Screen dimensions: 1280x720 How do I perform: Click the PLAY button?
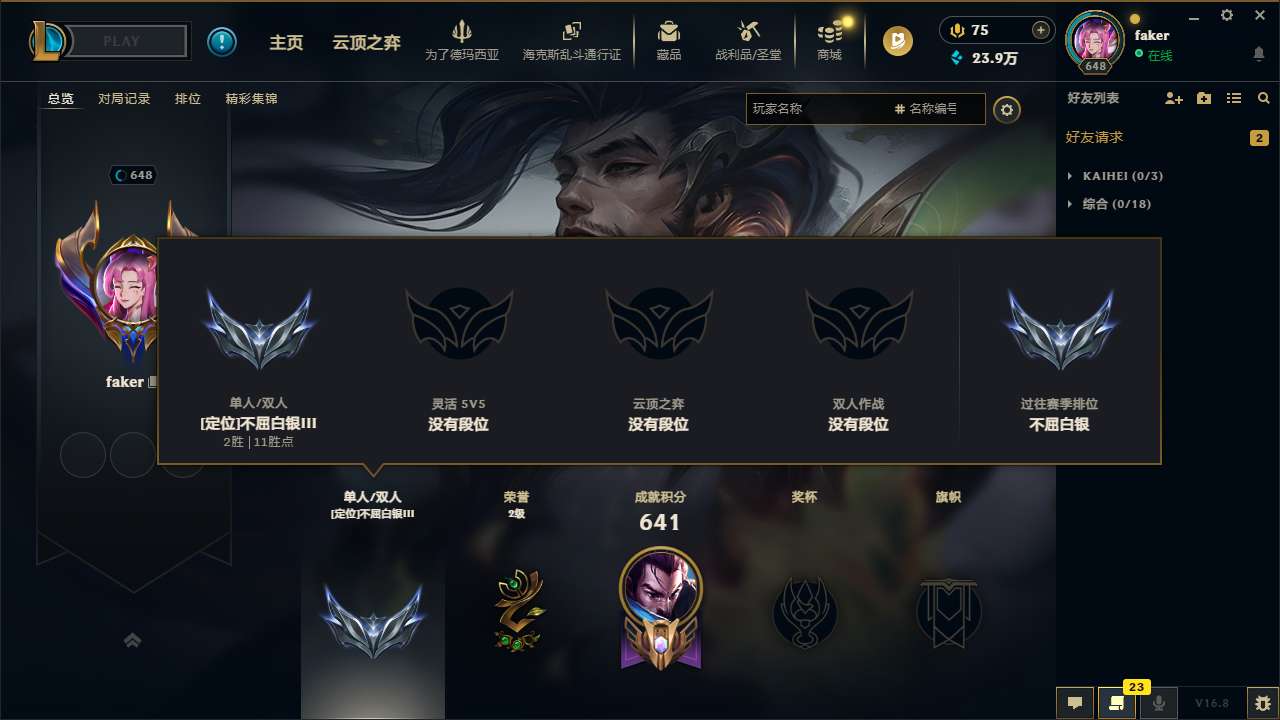[120, 41]
